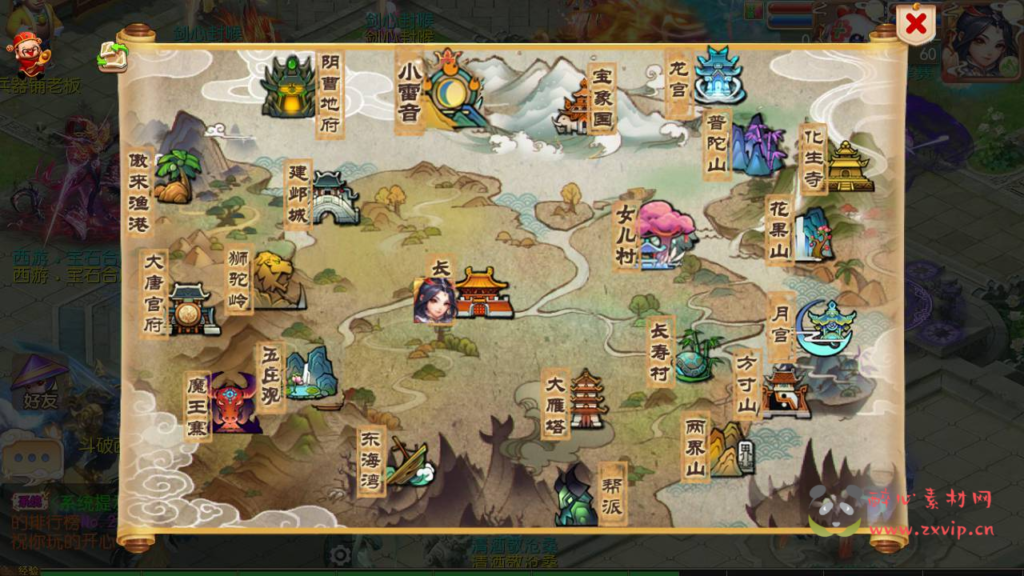1024x576 pixels.
Task: Travel to 大雁塔 pagoda
Action: (588, 398)
